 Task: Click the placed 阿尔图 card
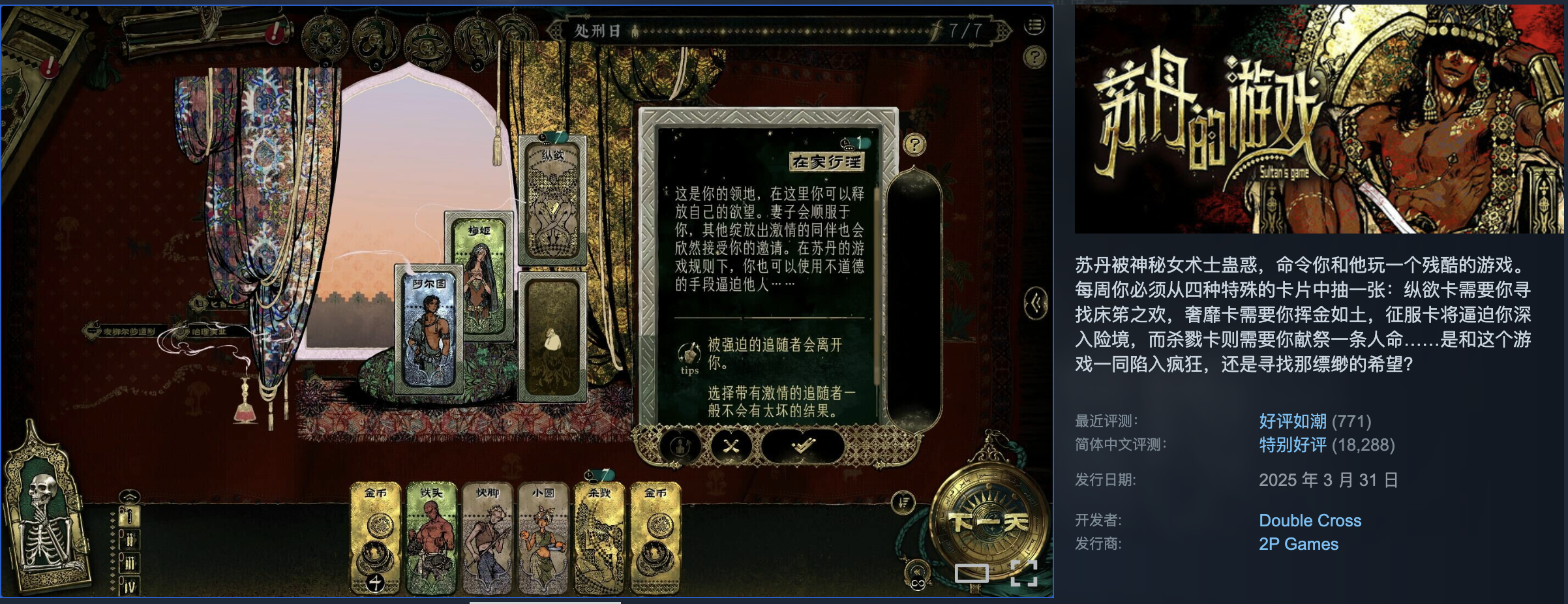(x=429, y=331)
